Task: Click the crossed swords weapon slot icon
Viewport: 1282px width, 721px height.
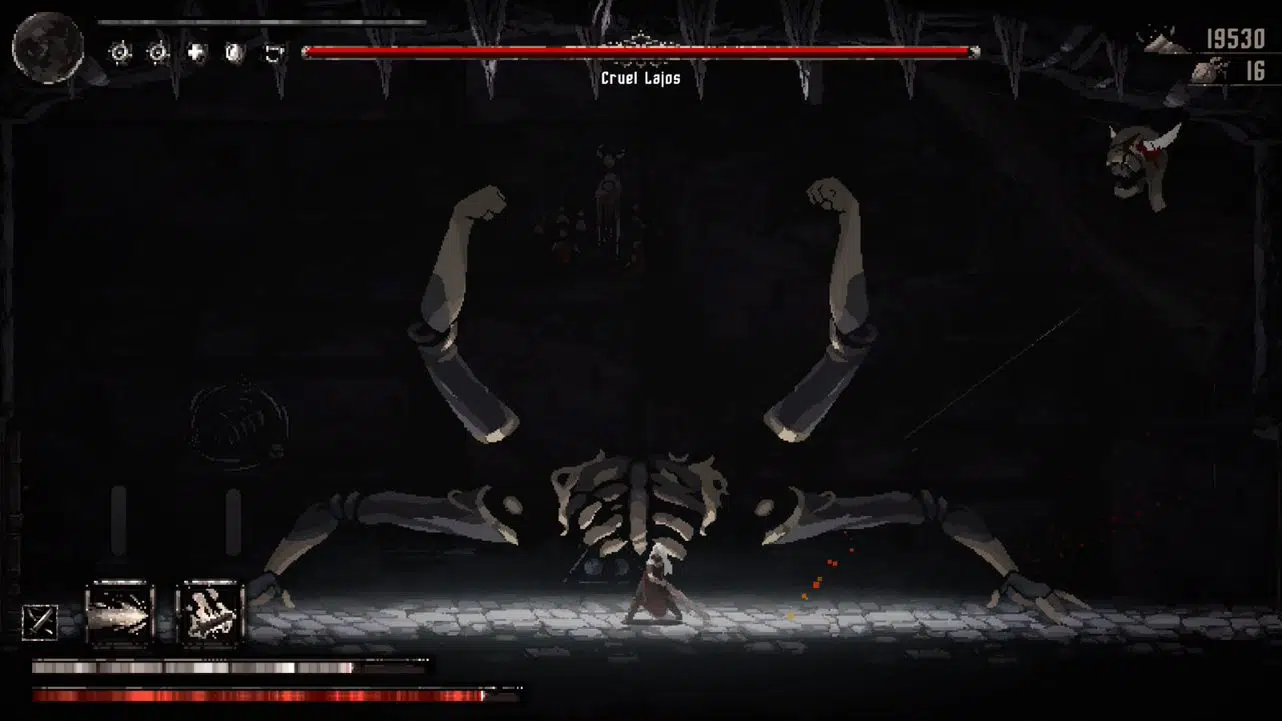Action: coord(40,620)
